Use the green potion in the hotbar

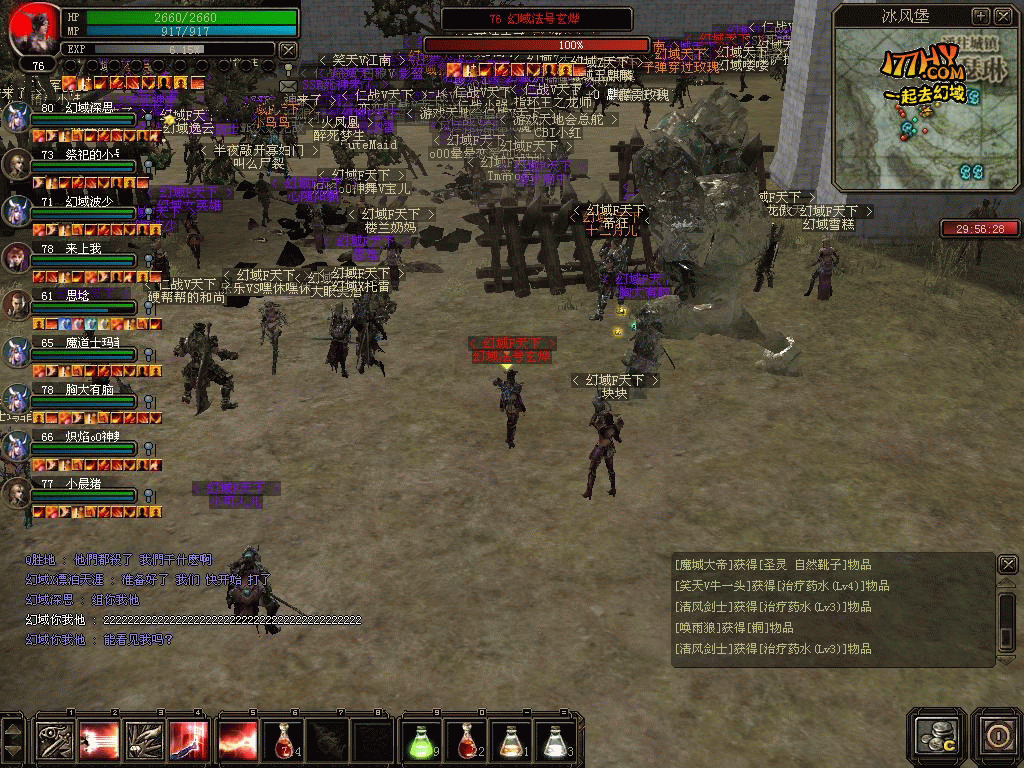click(x=420, y=740)
